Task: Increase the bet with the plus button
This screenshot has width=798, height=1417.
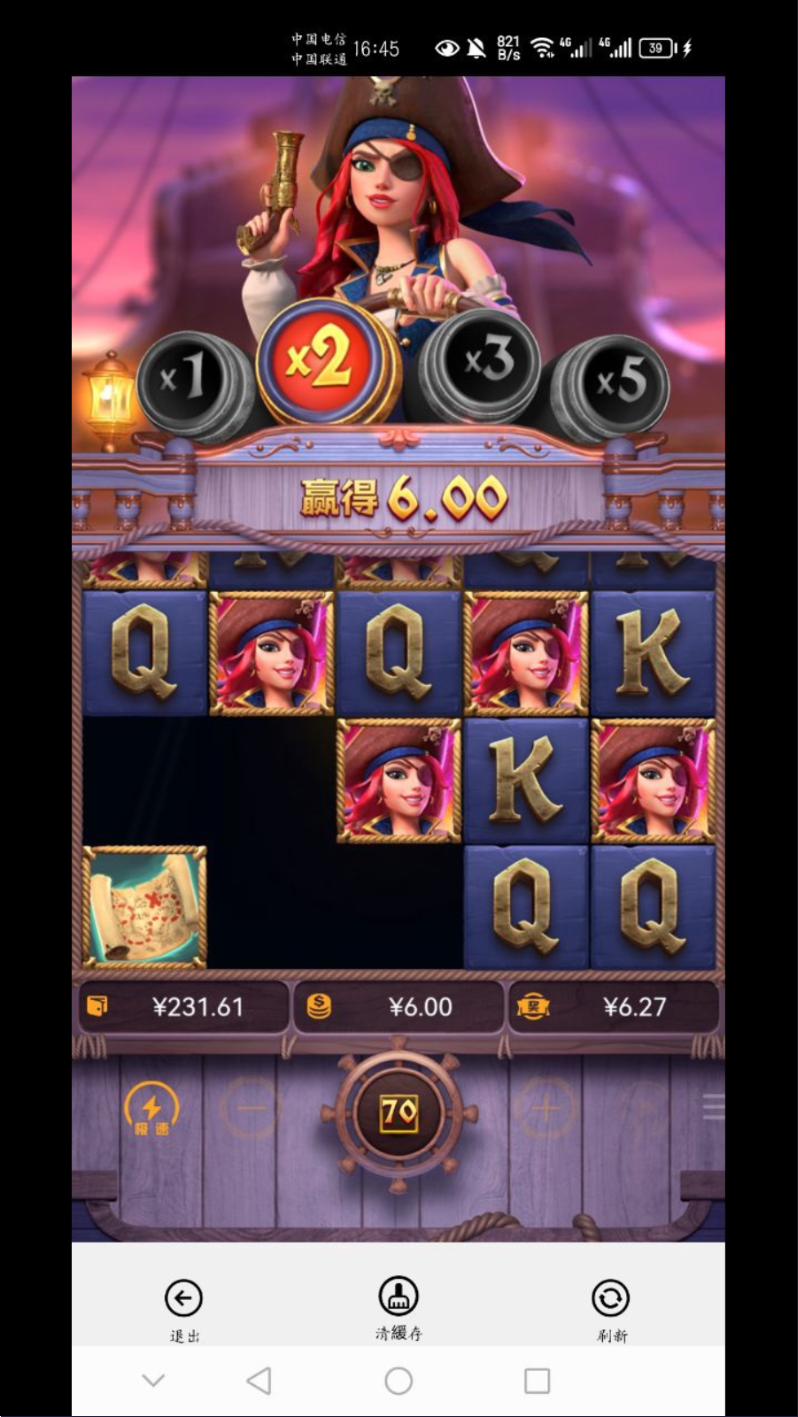Action: (x=546, y=1108)
